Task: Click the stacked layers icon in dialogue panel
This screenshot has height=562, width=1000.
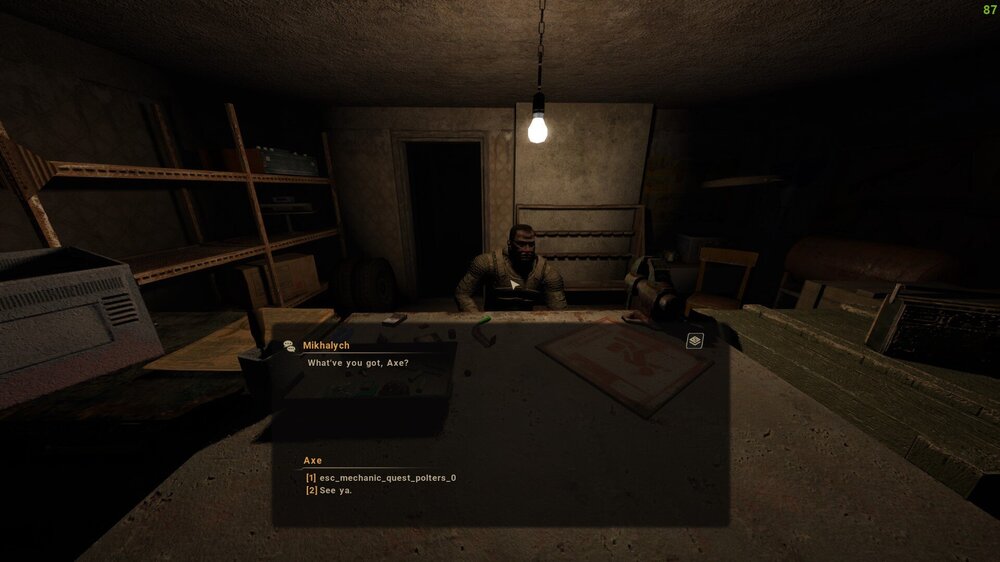Action: (x=695, y=341)
